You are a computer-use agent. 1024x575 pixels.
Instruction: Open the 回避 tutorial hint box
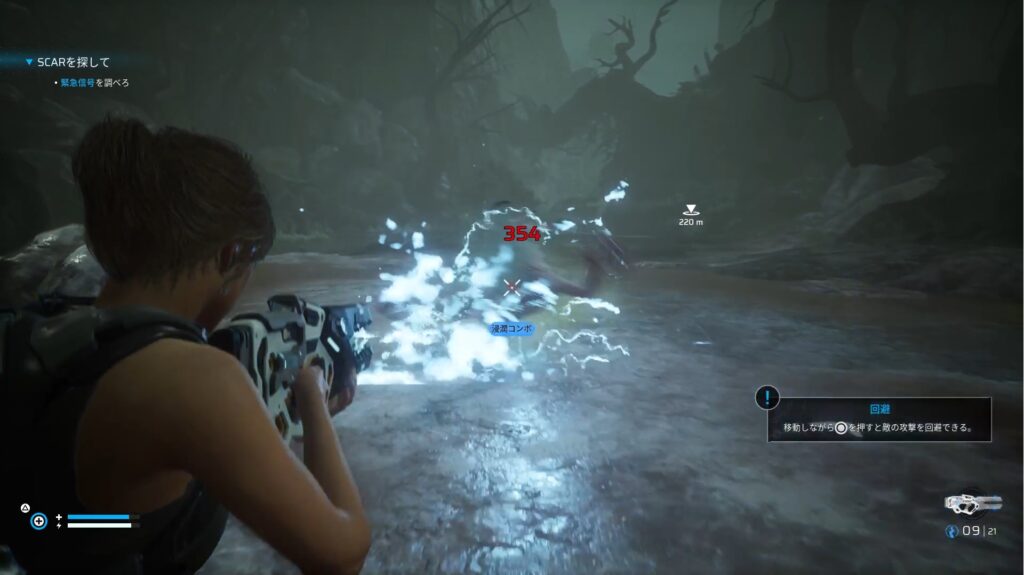pyautogui.click(x=879, y=420)
